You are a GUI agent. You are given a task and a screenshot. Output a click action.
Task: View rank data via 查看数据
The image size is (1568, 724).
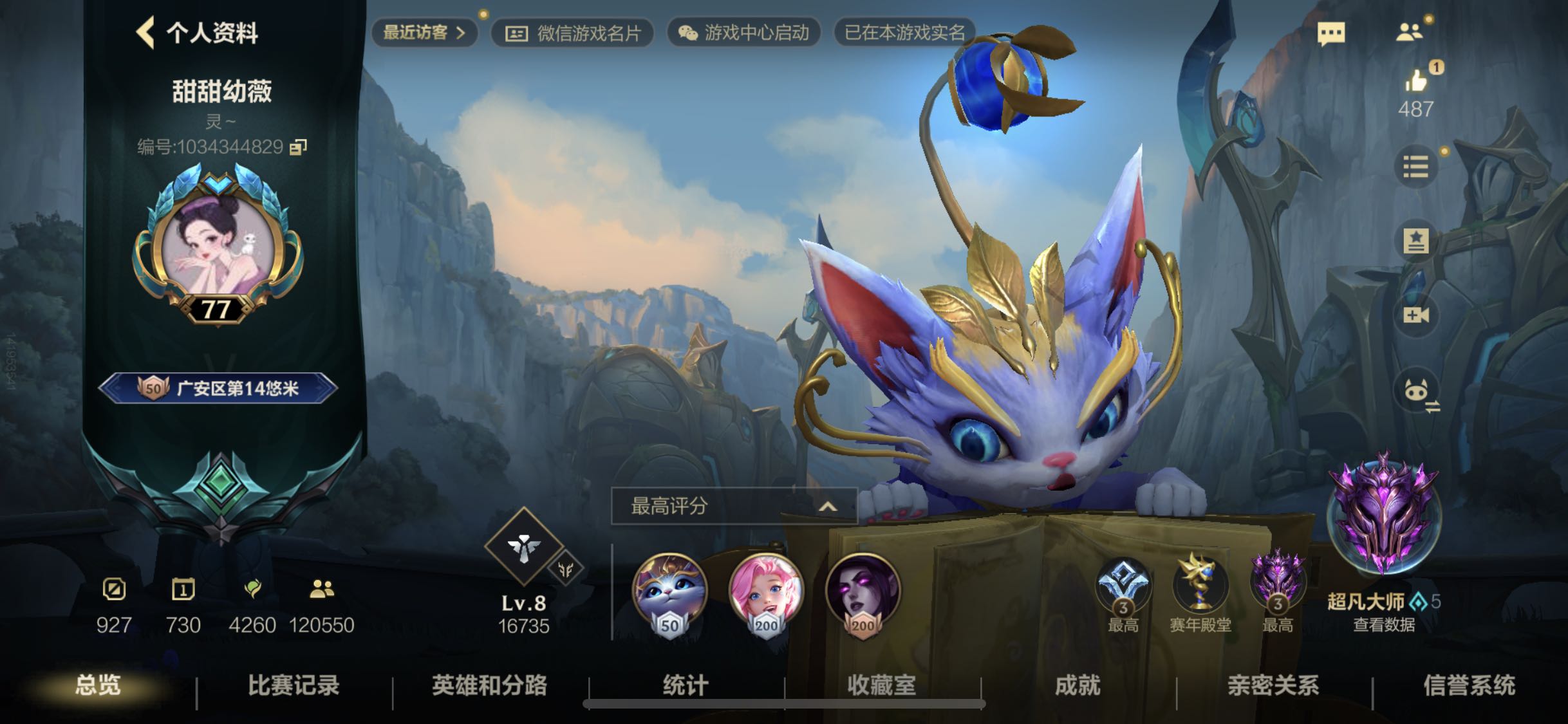1383,625
